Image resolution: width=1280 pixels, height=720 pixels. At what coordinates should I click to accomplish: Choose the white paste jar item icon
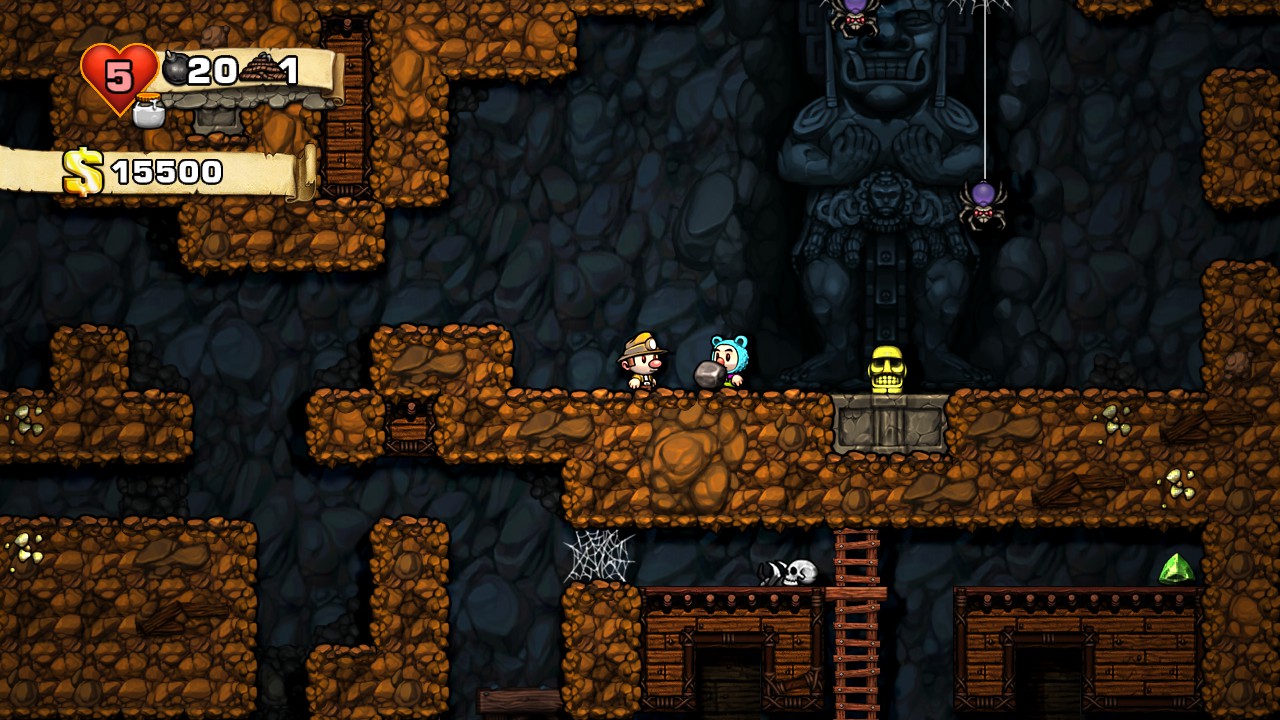[149, 111]
